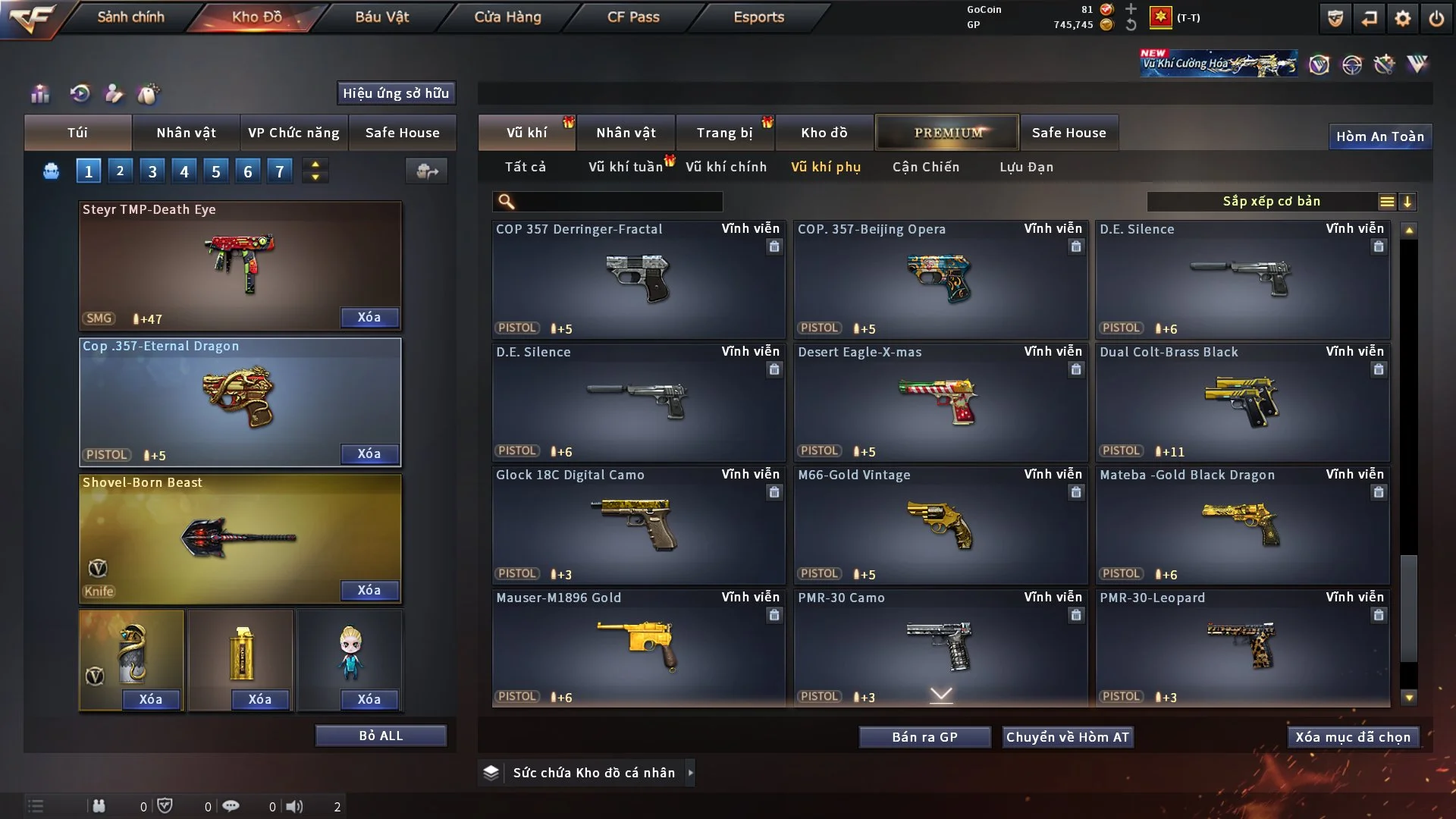Viewport: 1456px width, 819px height.
Task: Sell selected item with Bán ra GP
Action: 924,737
